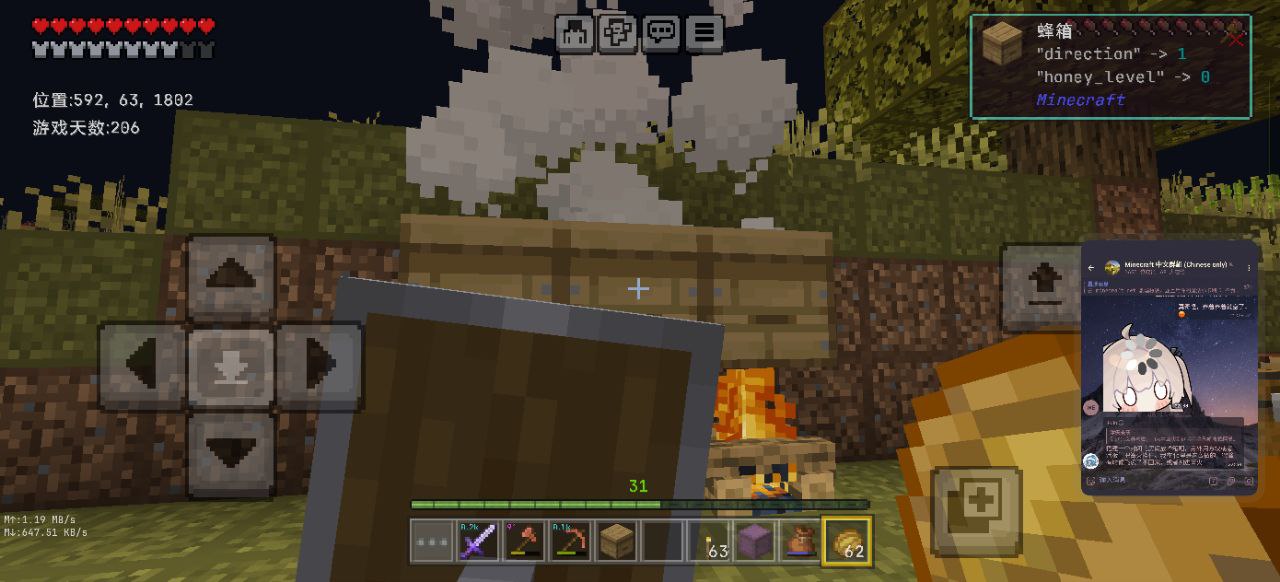
Task: Select the copper axe hotbar slot
Action: pyautogui.click(x=524, y=541)
